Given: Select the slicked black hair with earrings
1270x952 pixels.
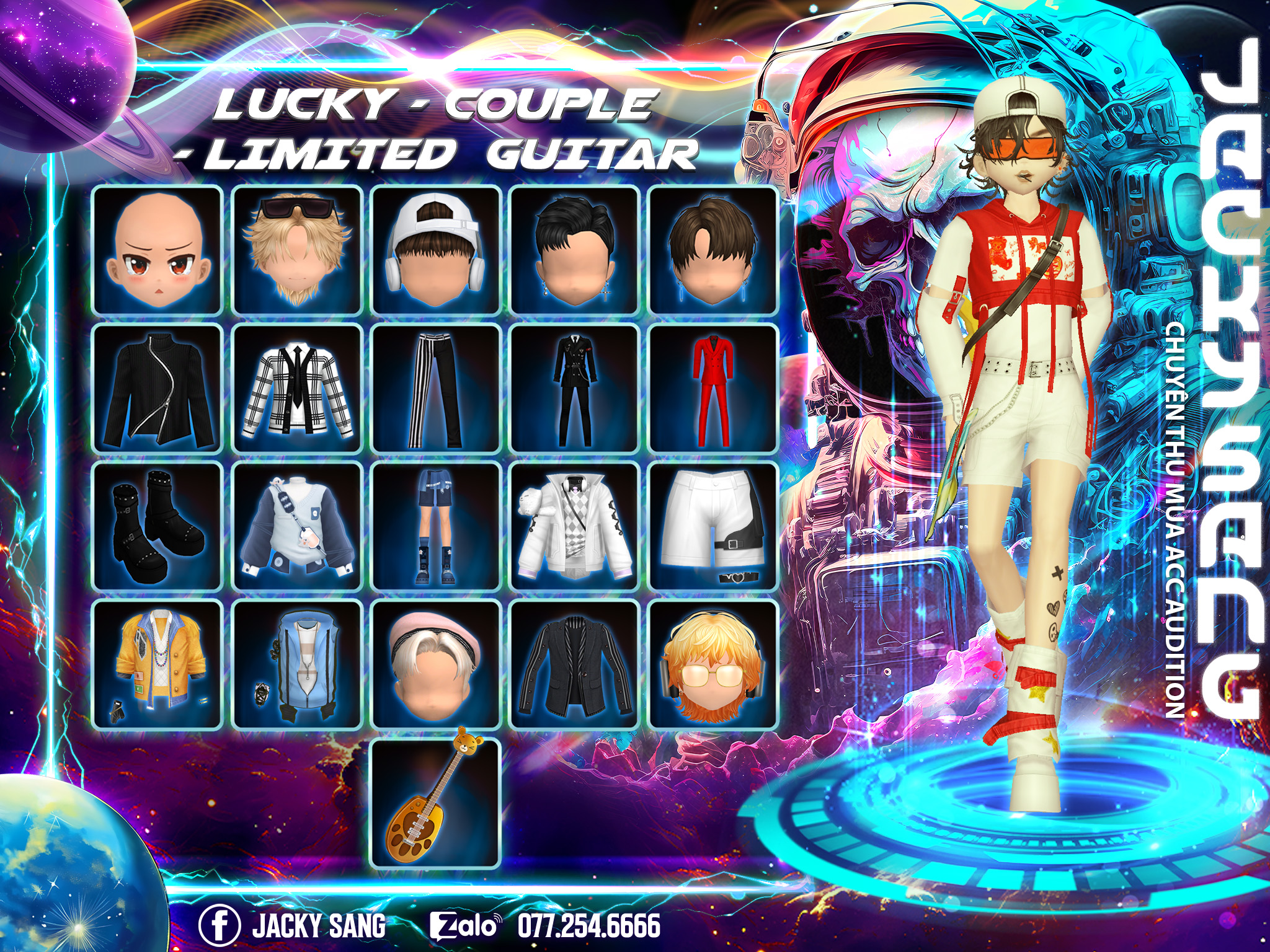Looking at the screenshot, I should tap(575, 250).
